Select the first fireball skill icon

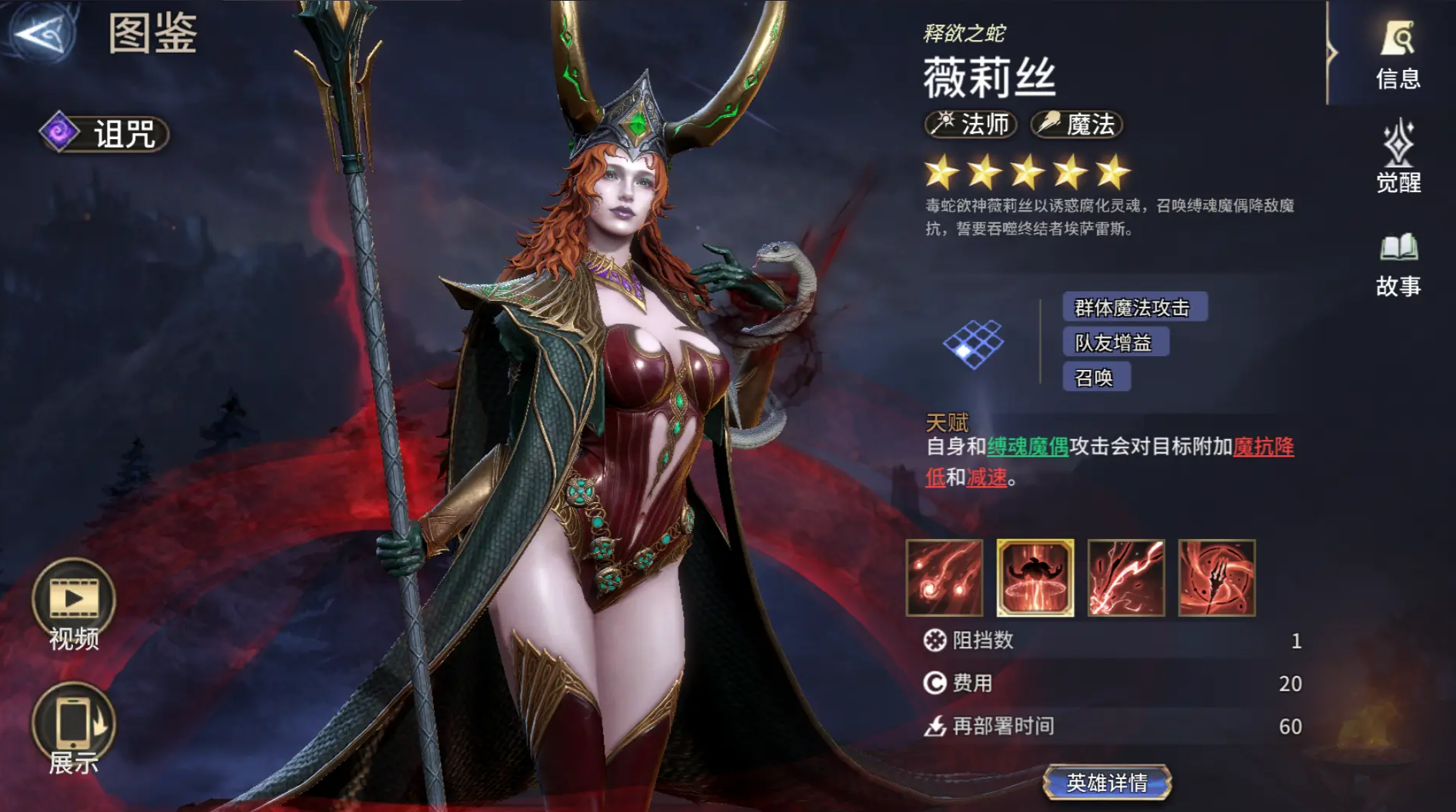point(945,578)
